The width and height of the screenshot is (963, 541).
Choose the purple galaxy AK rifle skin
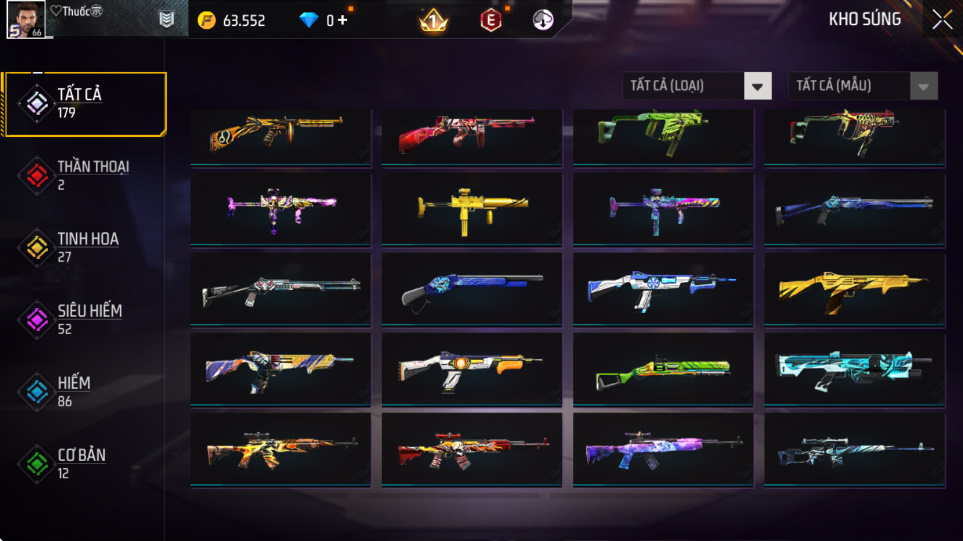tap(658, 450)
